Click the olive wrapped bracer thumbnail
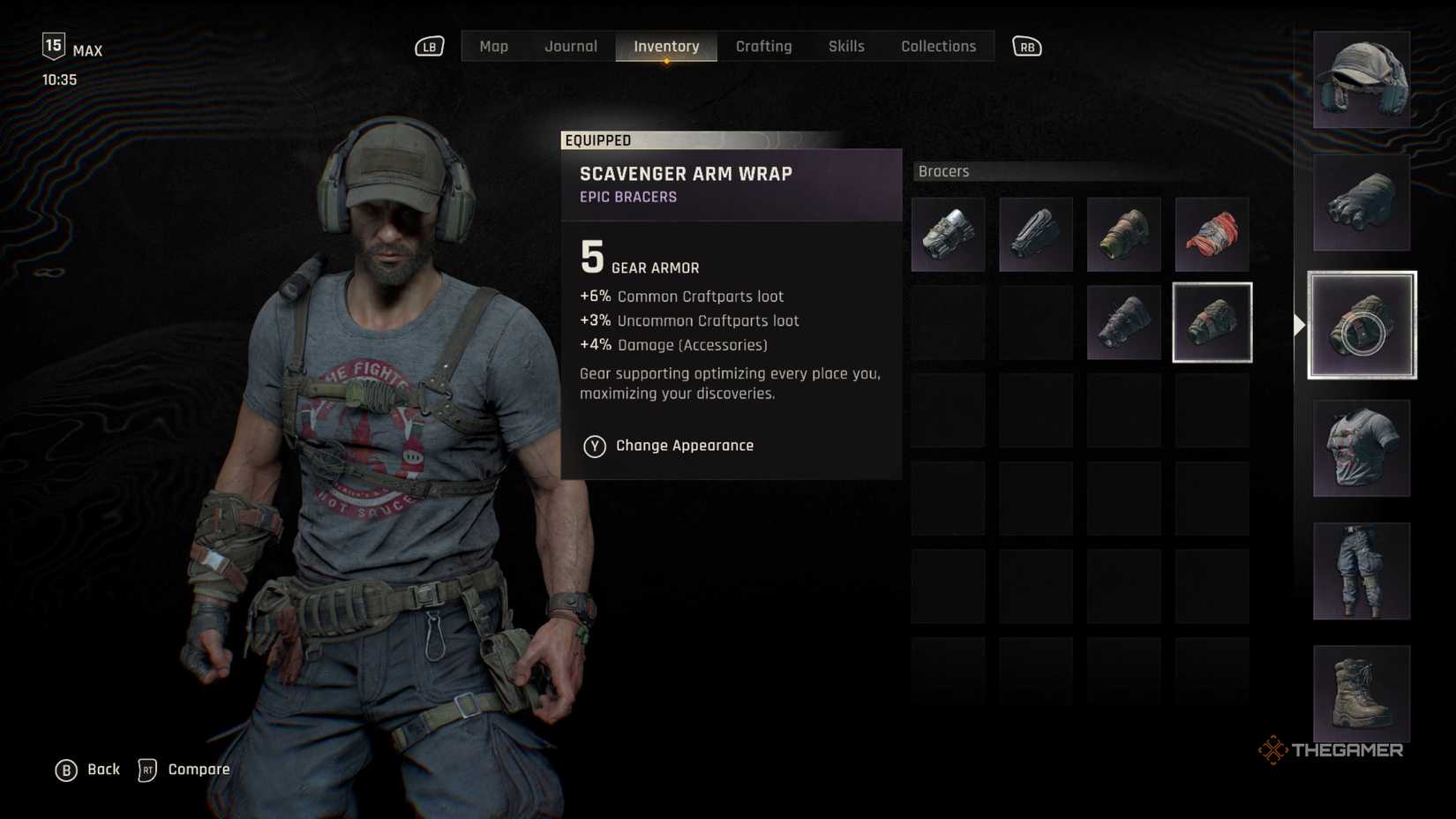 pyautogui.click(x=1124, y=235)
